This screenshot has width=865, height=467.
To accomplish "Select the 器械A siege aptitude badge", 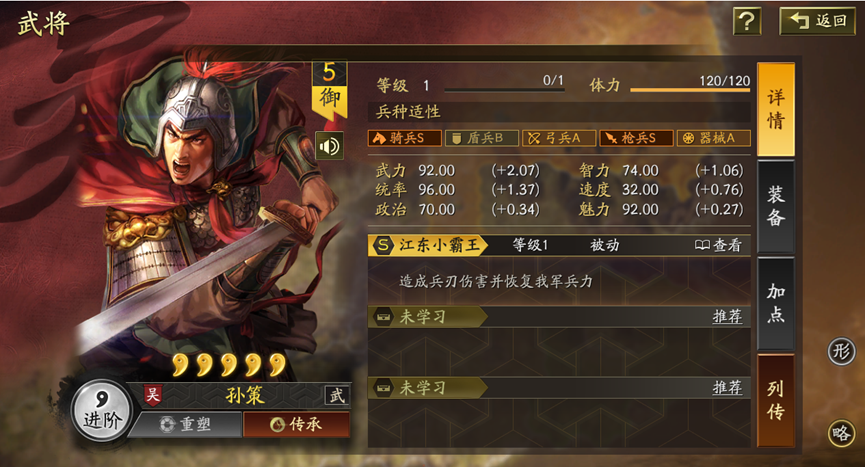I will click(x=712, y=138).
